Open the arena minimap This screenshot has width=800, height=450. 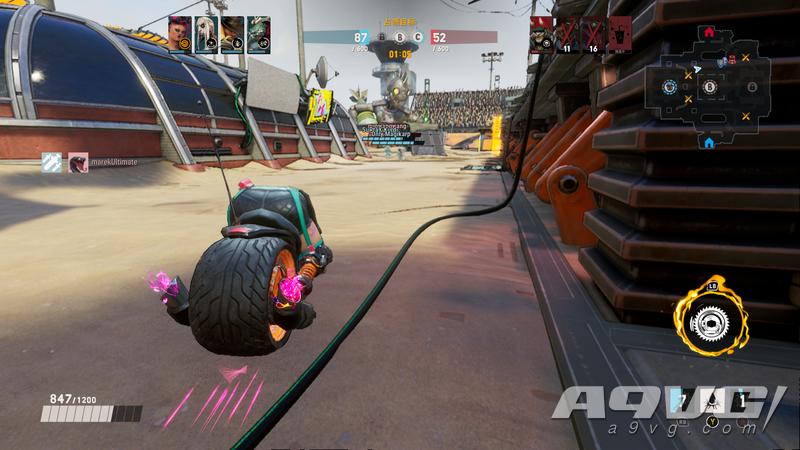[x=708, y=88]
